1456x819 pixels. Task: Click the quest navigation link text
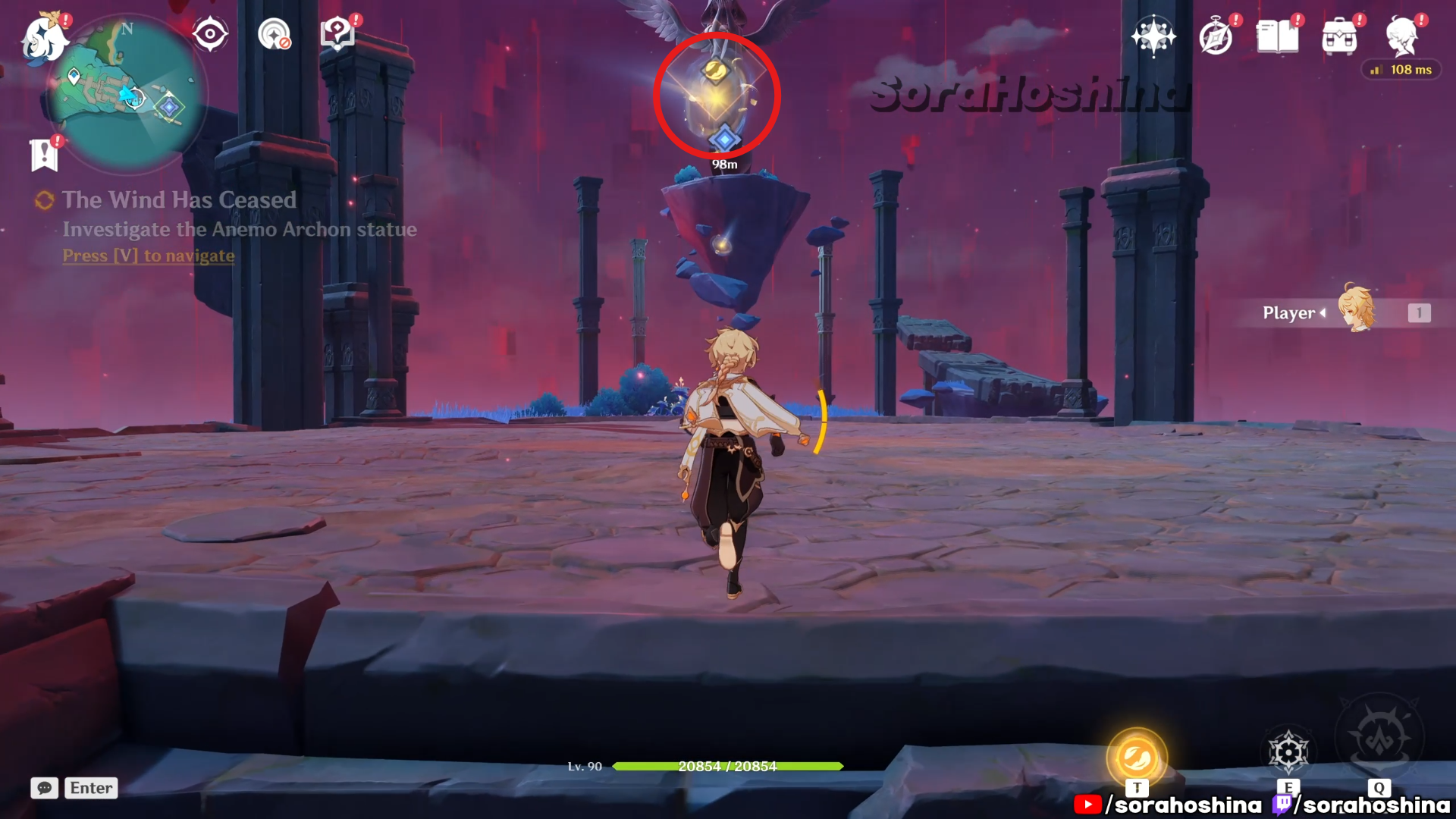tap(149, 256)
